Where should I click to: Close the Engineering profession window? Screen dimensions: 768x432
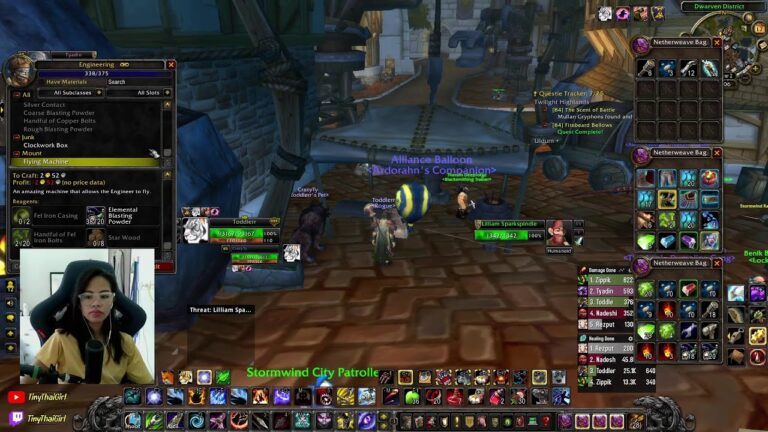coord(171,64)
